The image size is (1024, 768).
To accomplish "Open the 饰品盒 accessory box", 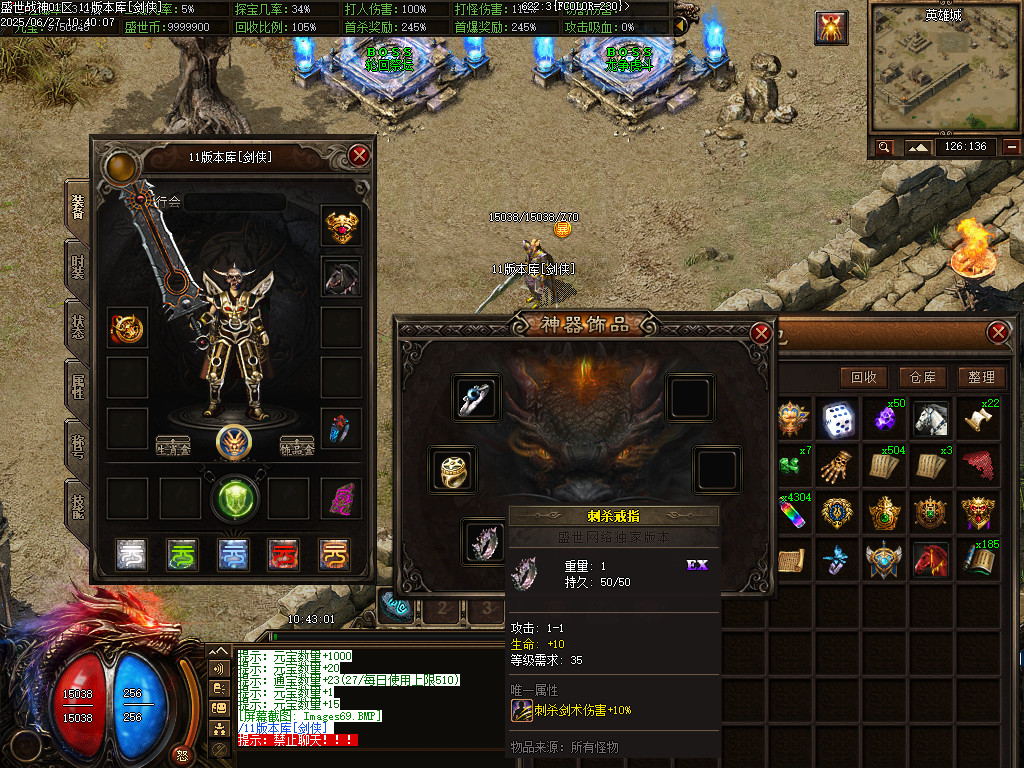I will click(297, 445).
